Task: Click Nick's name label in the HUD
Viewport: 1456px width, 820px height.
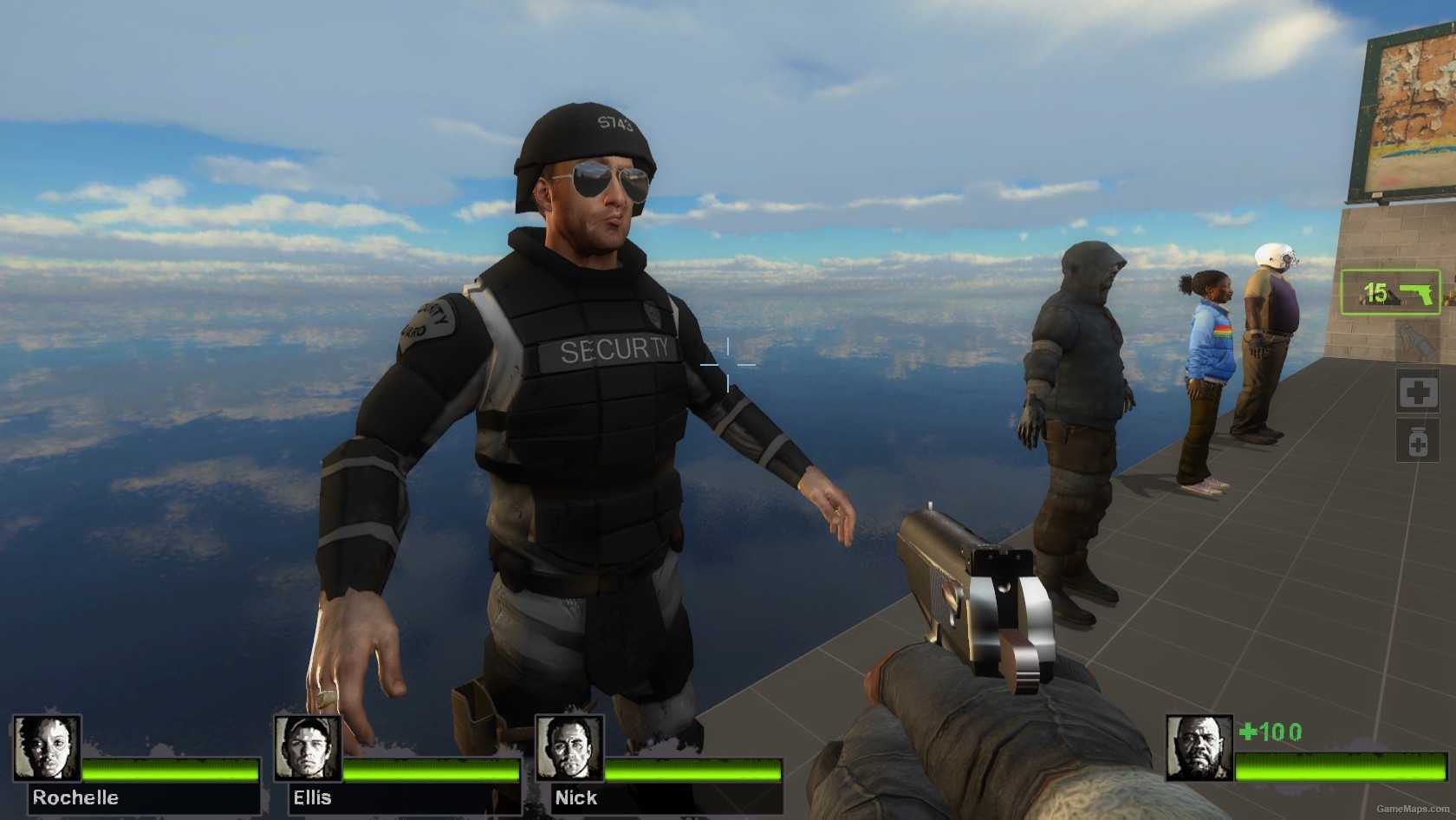Action: 576,797
